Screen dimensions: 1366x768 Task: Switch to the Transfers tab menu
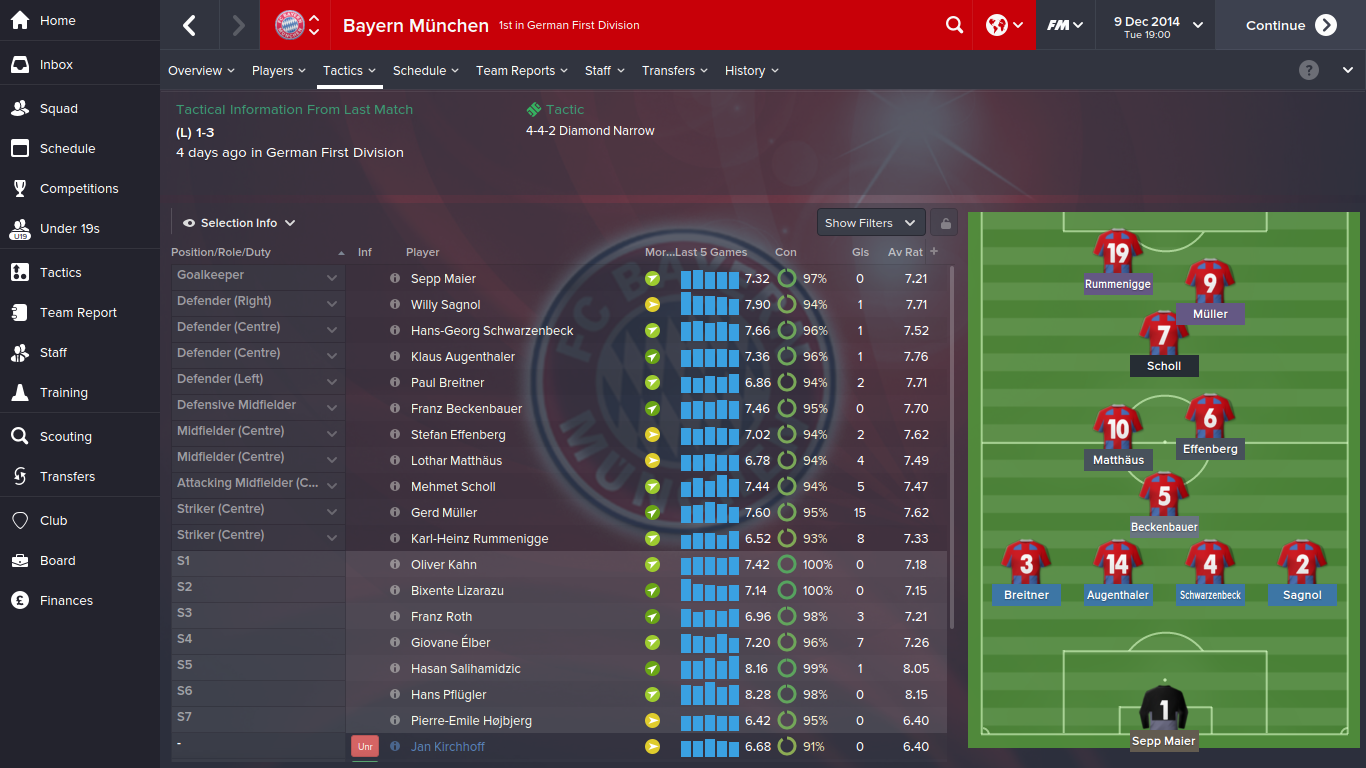pos(674,71)
